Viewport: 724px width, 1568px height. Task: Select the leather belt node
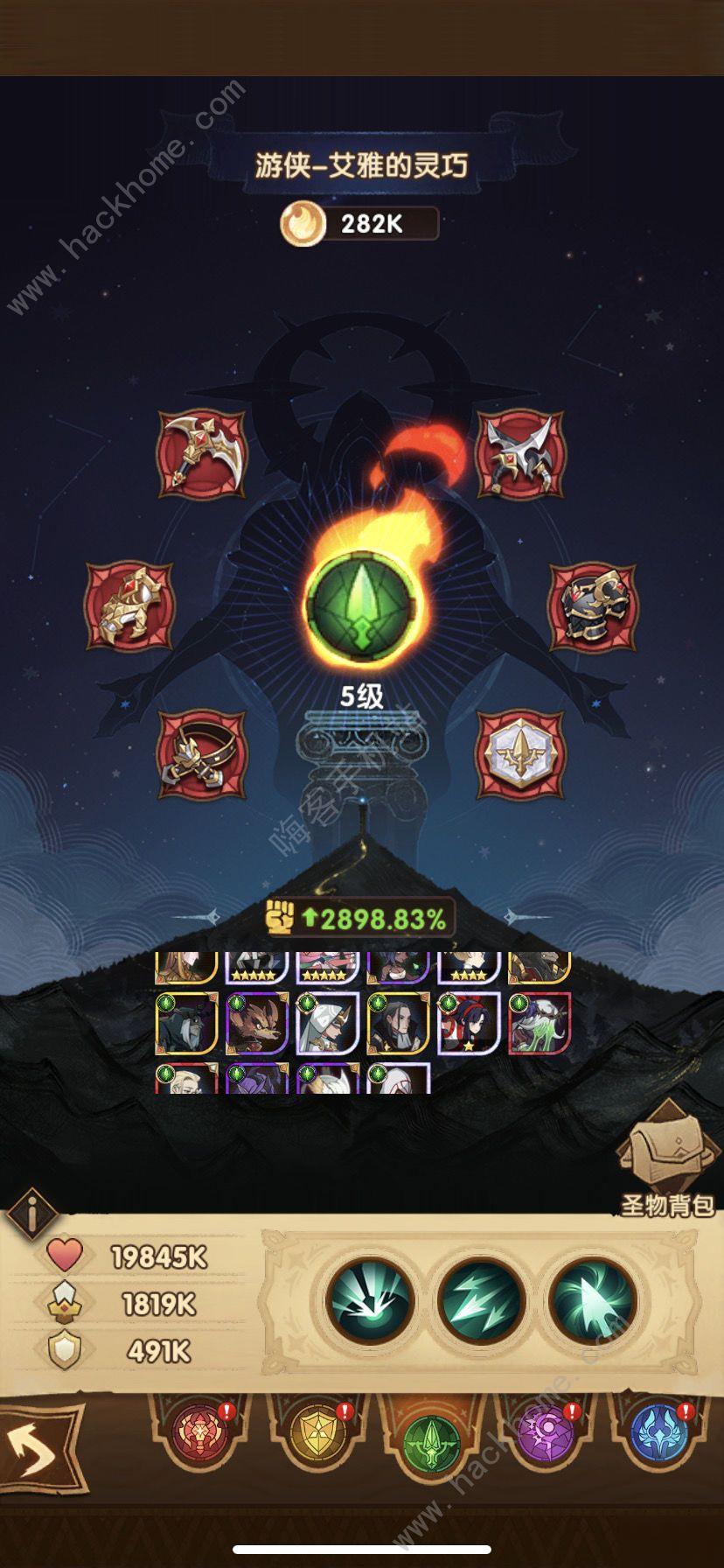coord(202,754)
